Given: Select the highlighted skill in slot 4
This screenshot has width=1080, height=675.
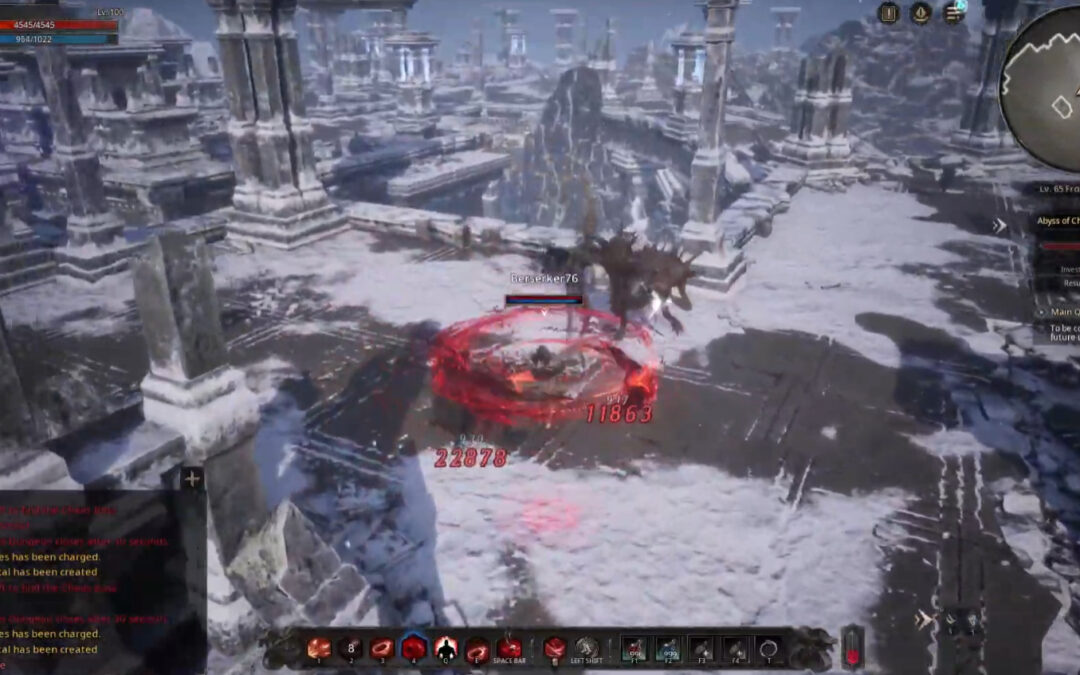Looking at the screenshot, I should coord(414,648).
